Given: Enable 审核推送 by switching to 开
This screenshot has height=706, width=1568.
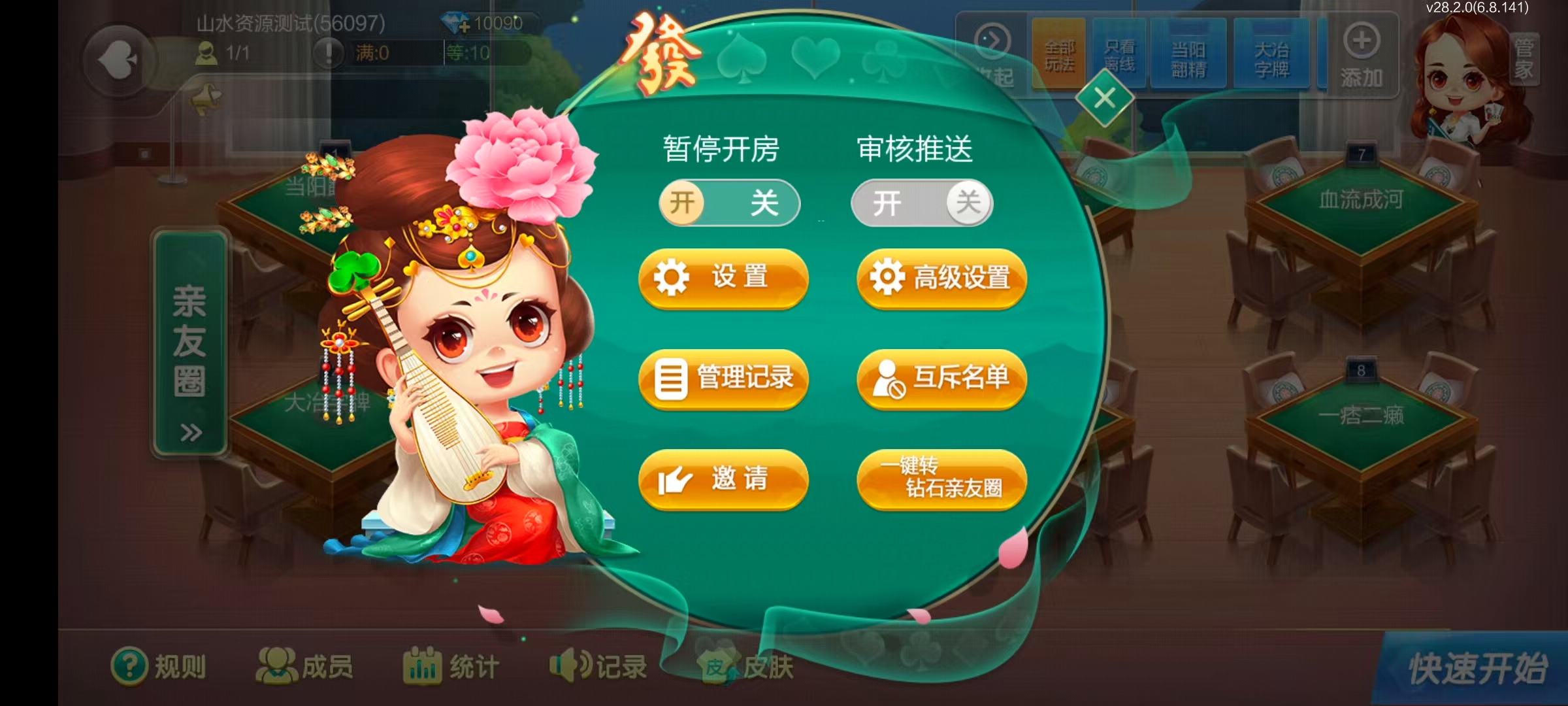Looking at the screenshot, I should click(x=889, y=203).
